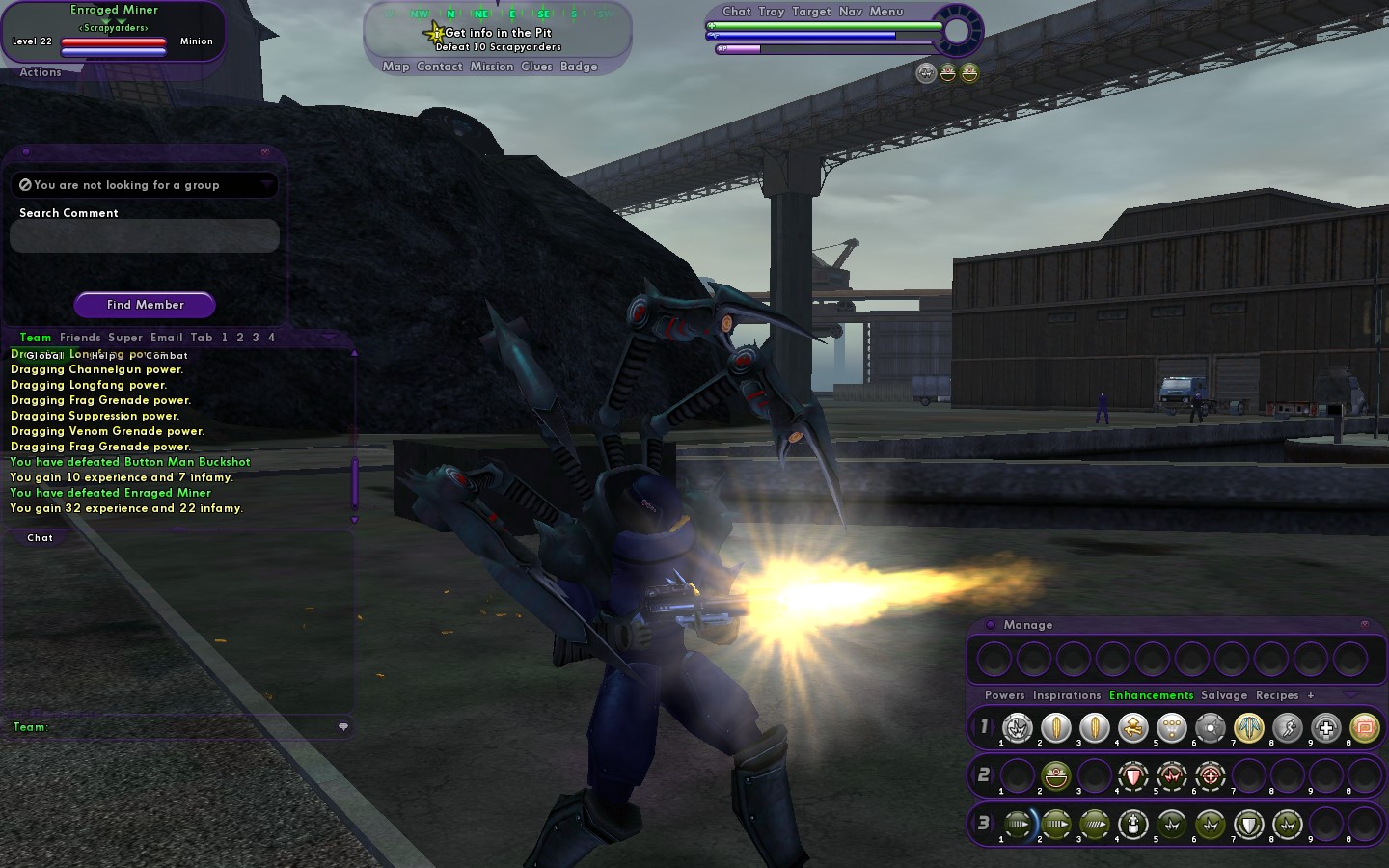Open the Recipes tab
Screen dimensions: 1389x868
point(1277,695)
